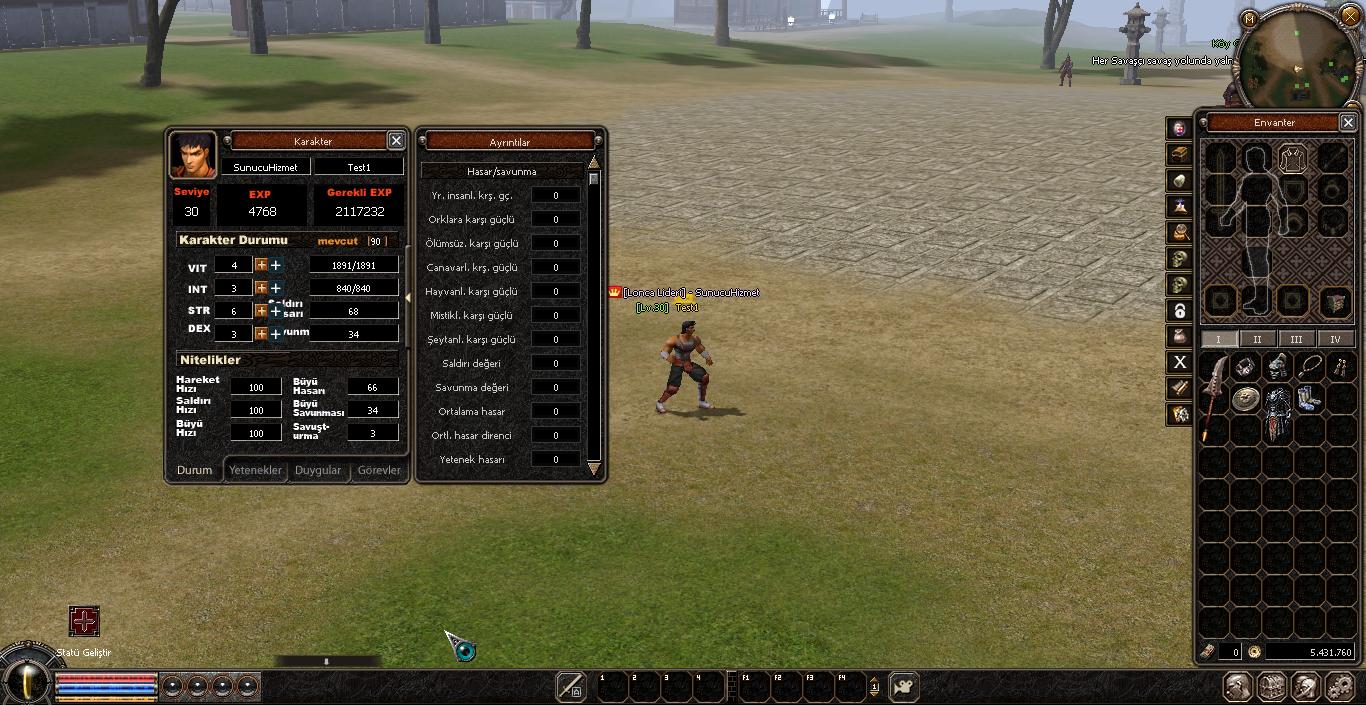Viewport: 1366px width, 705px height.
Task: Open inventory page IV
Action: [x=1335, y=339]
